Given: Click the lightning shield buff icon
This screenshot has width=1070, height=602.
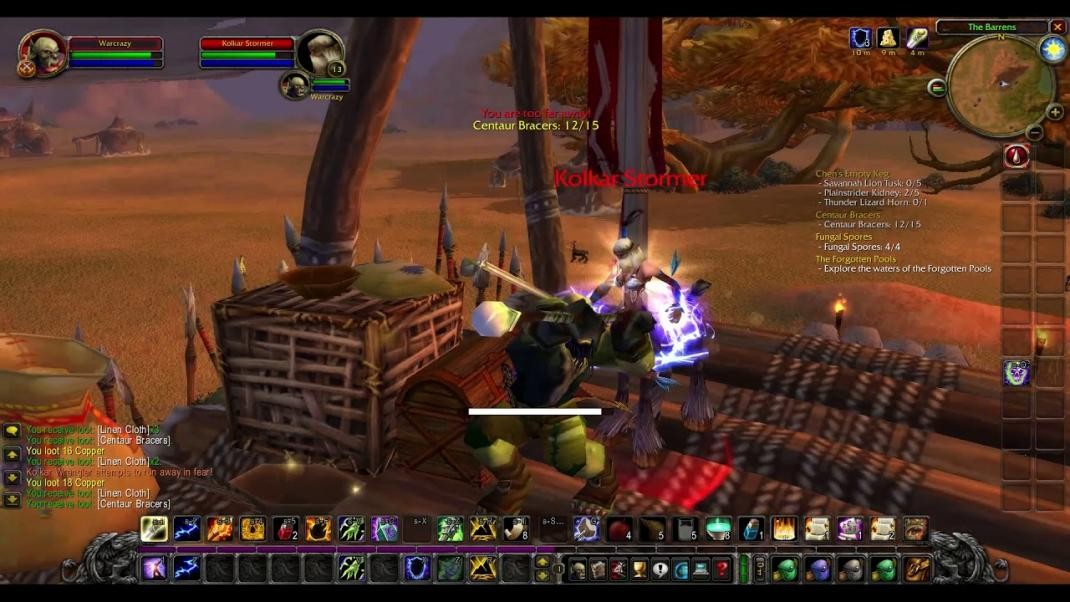Looking at the screenshot, I should point(860,38).
